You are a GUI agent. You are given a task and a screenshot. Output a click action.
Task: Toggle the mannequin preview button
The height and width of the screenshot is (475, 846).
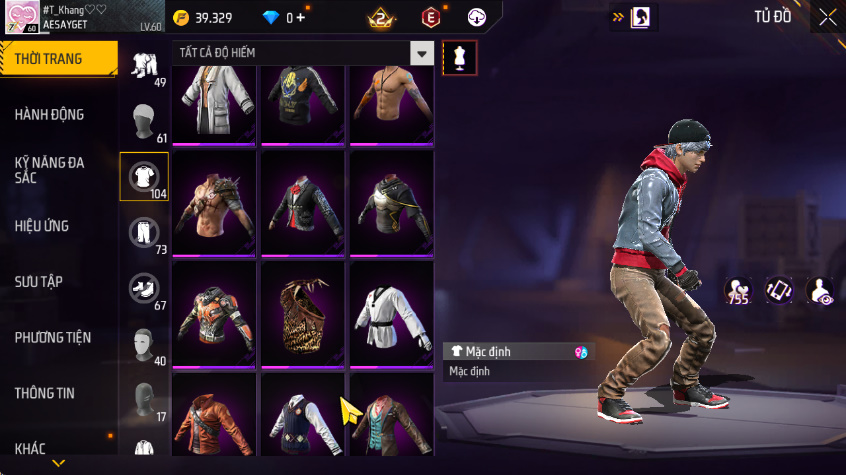point(459,57)
